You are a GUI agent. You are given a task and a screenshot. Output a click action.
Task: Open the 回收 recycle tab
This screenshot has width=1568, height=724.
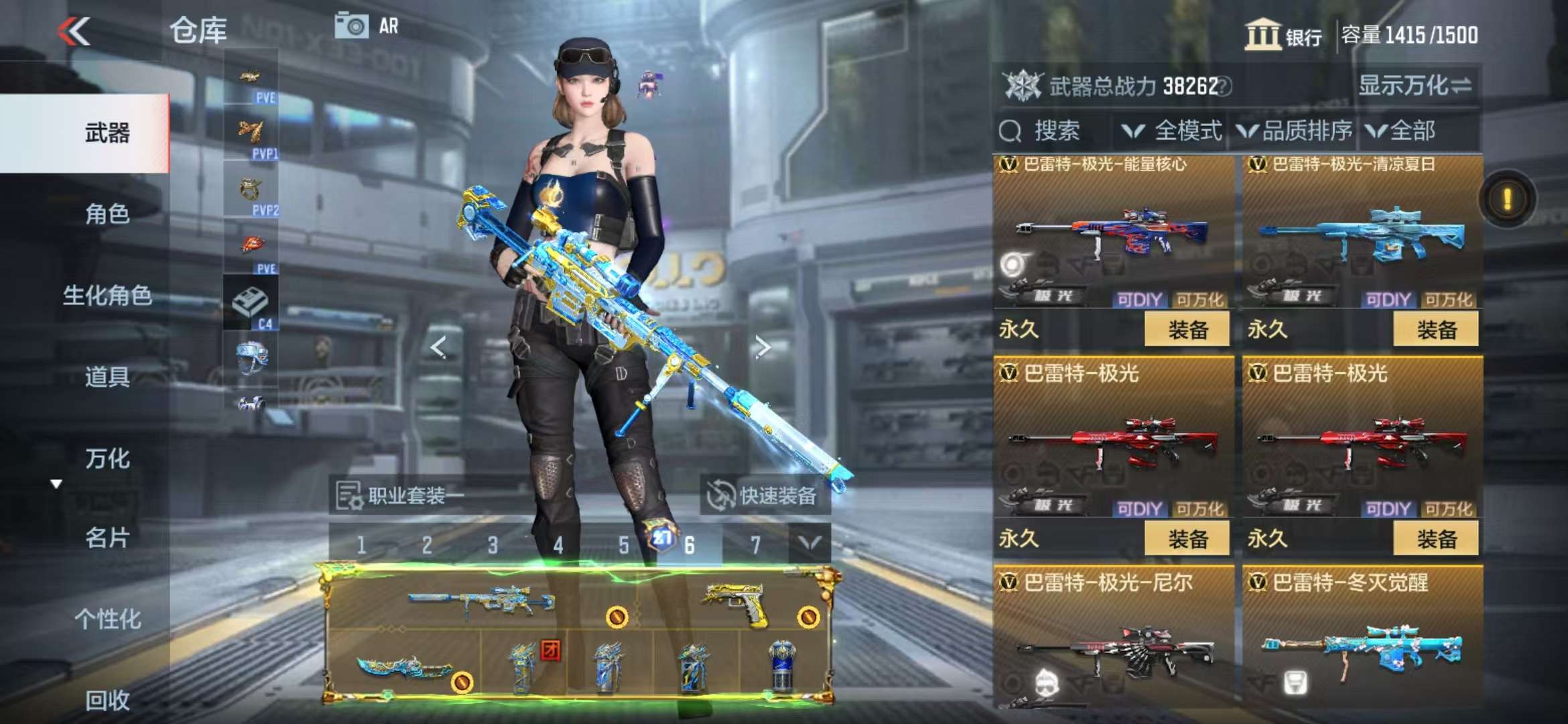(107, 700)
